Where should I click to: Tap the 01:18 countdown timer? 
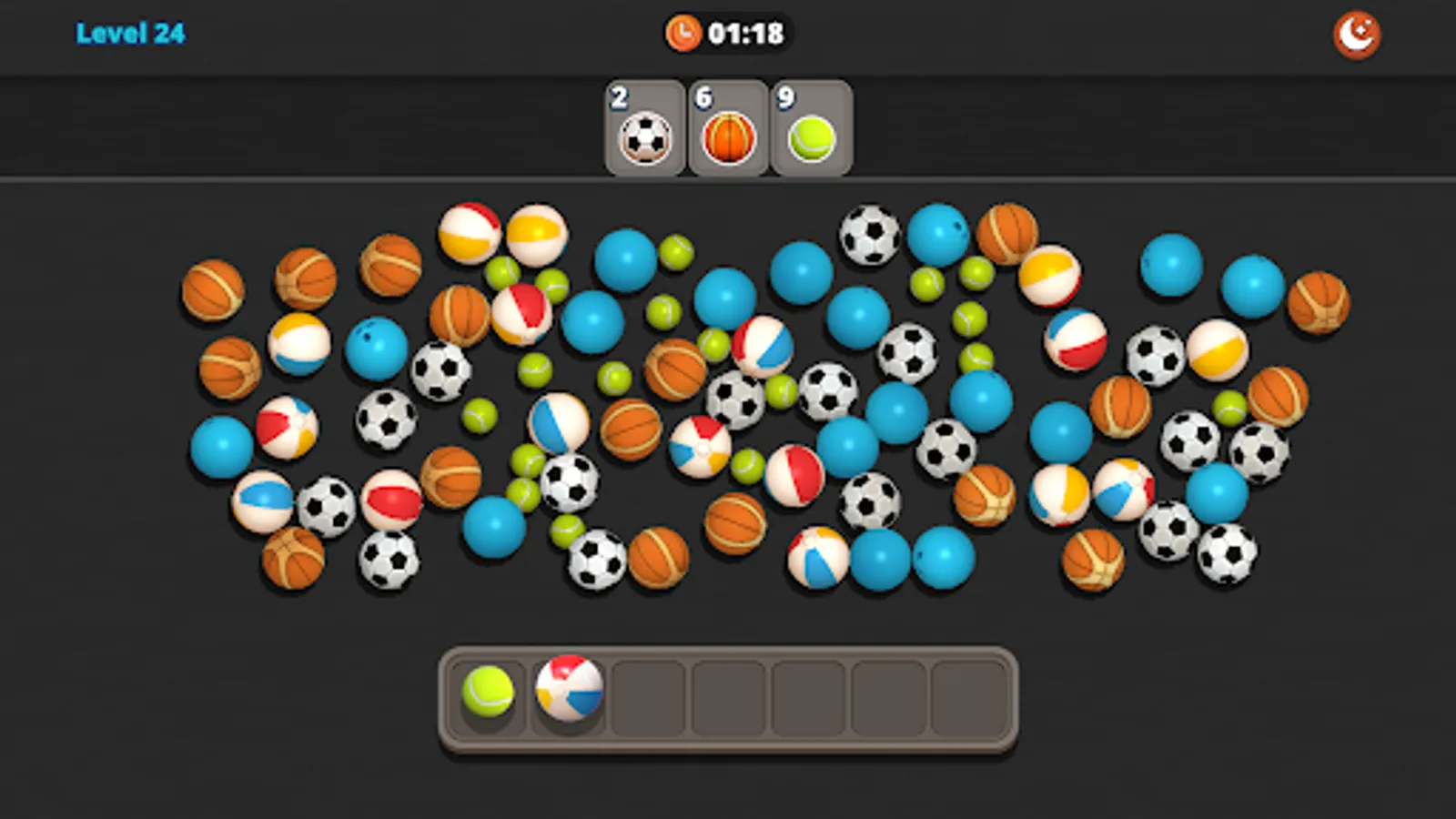[746, 30]
